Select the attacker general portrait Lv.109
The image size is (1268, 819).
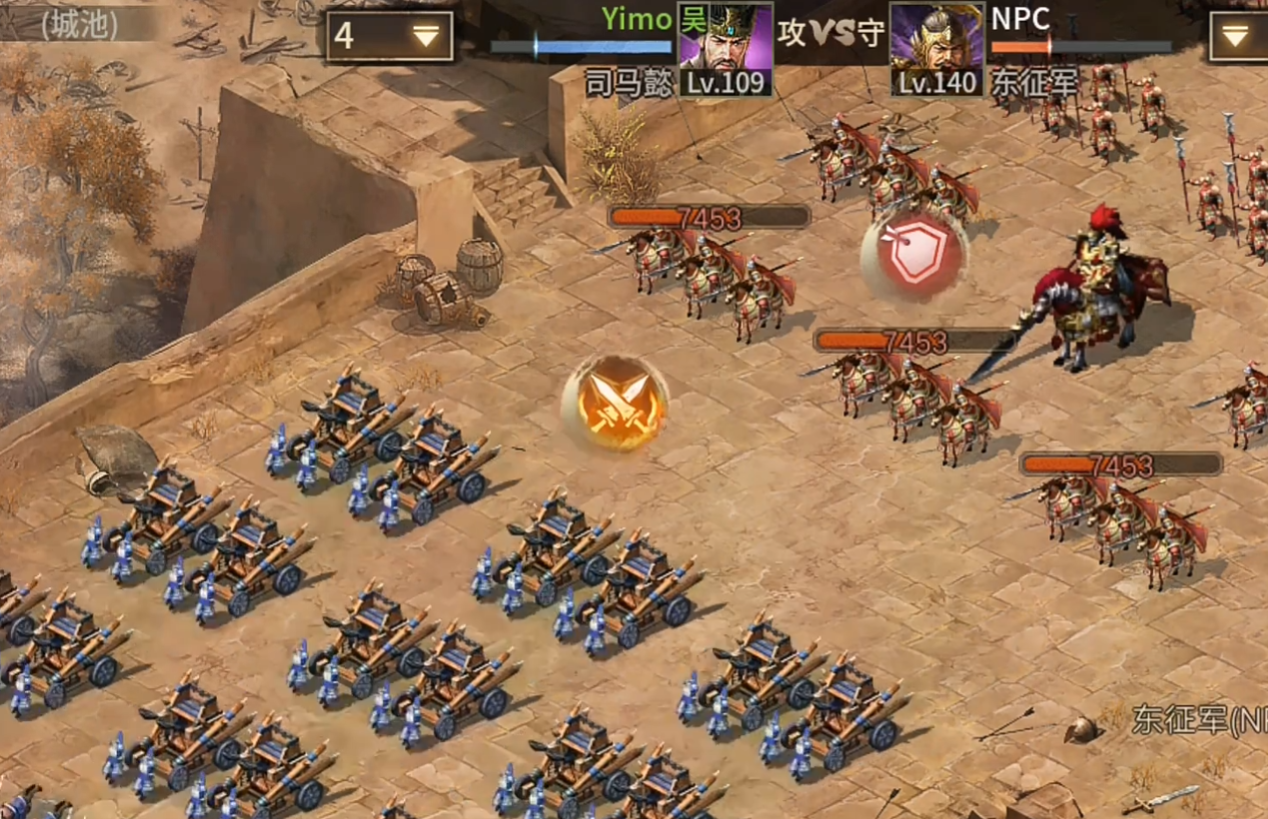click(x=725, y=47)
